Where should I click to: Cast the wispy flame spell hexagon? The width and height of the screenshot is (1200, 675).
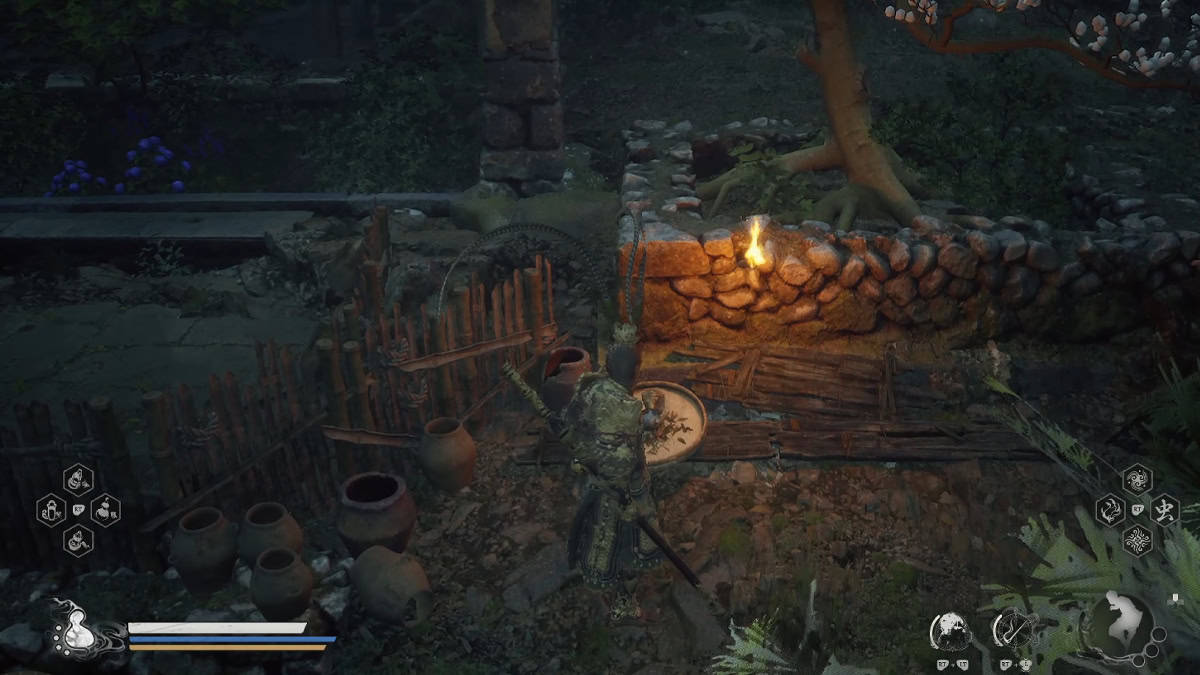[x=1109, y=510]
